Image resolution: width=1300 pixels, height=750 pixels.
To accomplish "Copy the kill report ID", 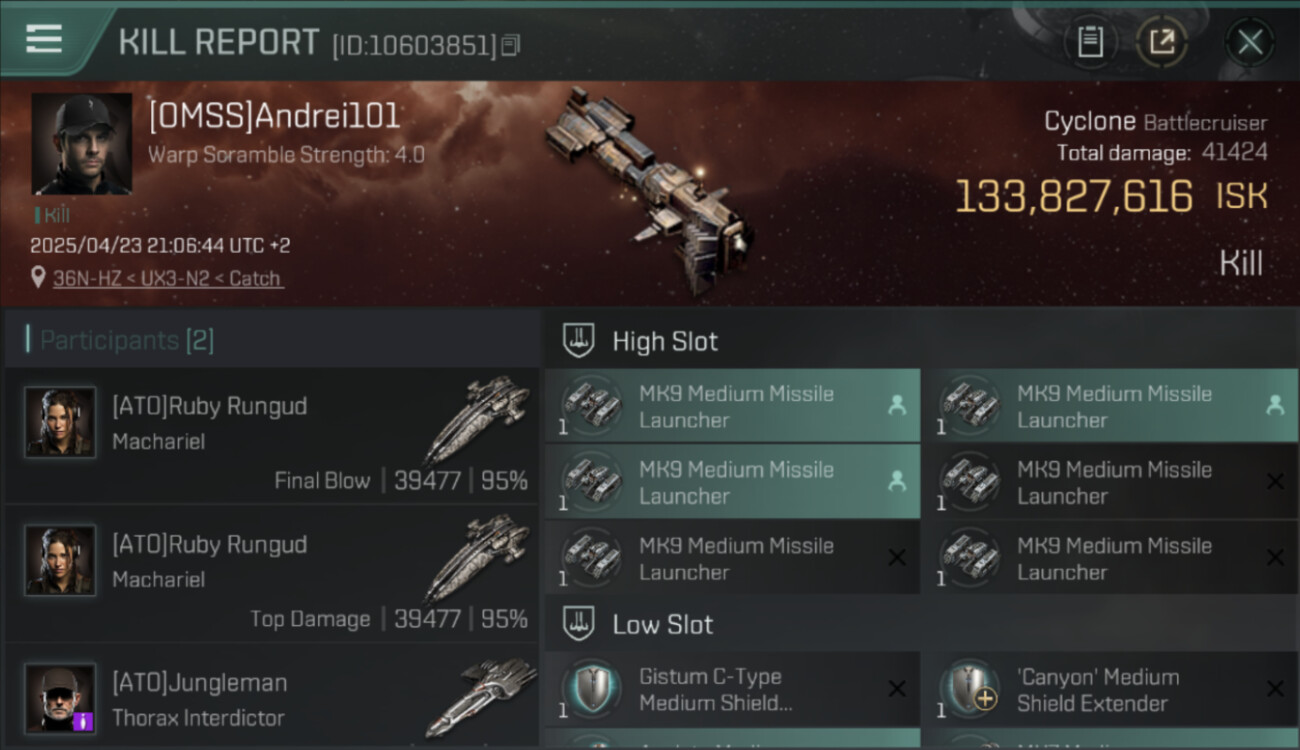I will (x=511, y=45).
